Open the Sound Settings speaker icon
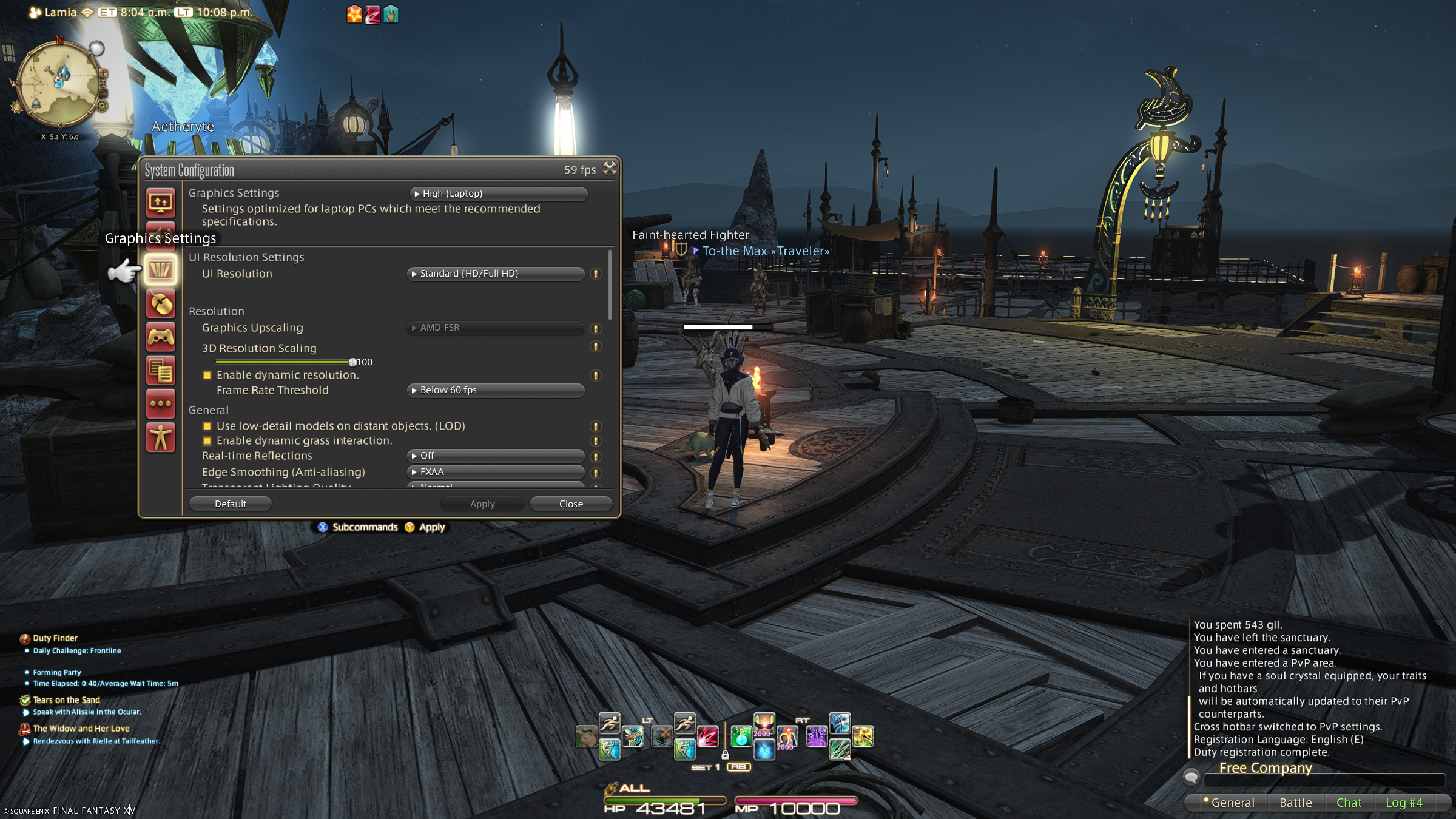This screenshot has width=1456, height=819. [160, 237]
